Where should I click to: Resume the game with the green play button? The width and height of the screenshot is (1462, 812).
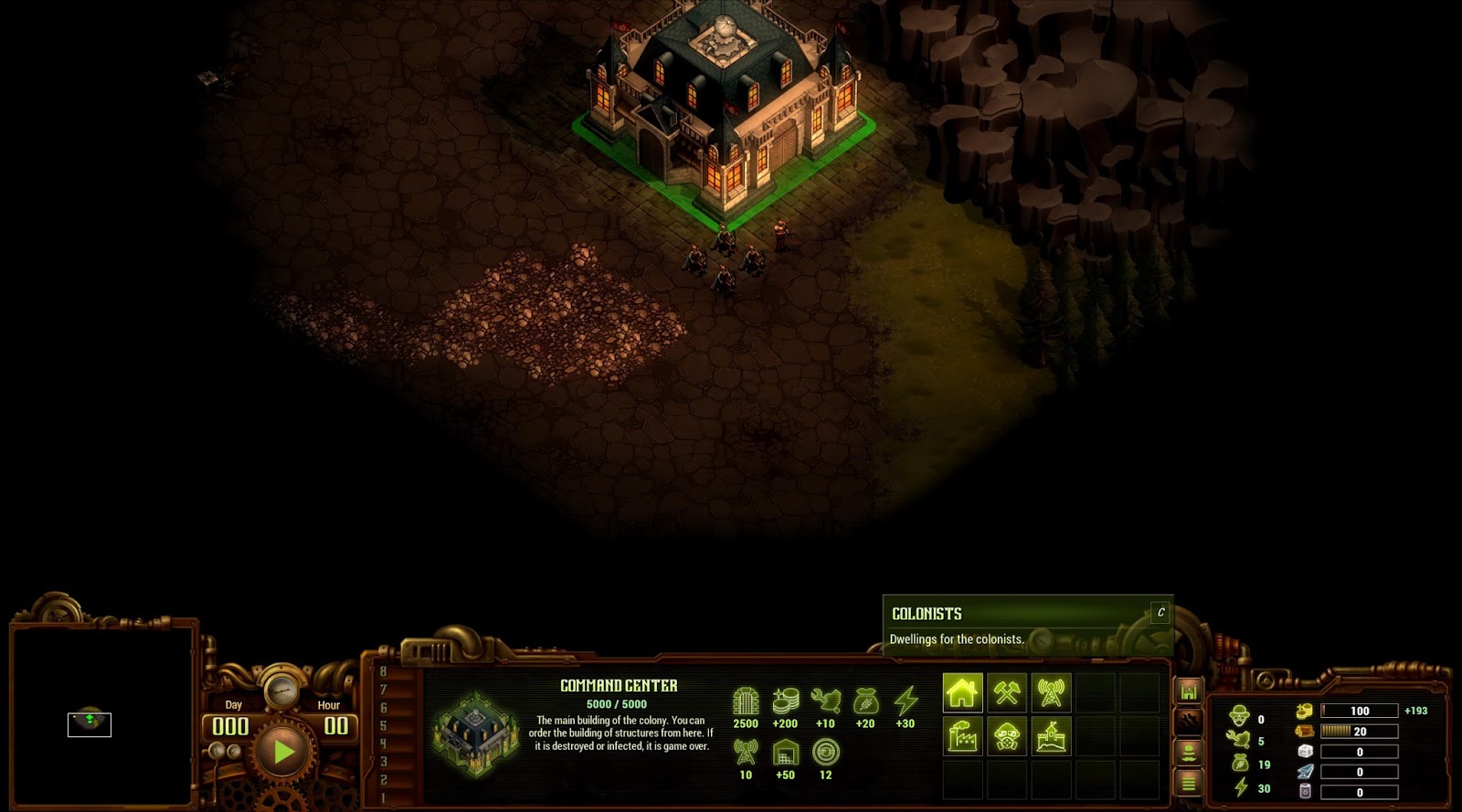pyautogui.click(x=282, y=752)
